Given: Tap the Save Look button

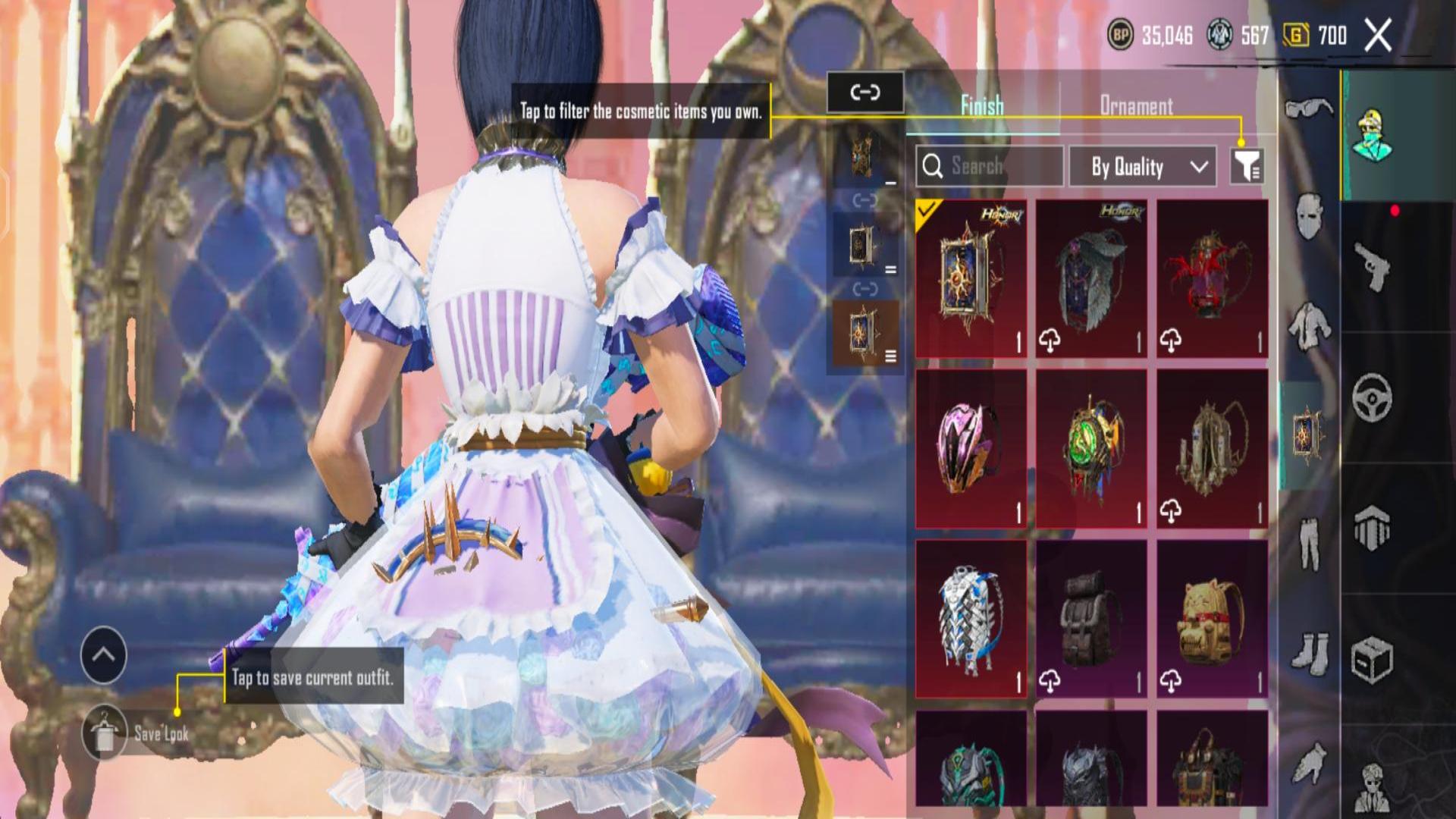Looking at the screenshot, I should pyautogui.click(x=105, y=733).
